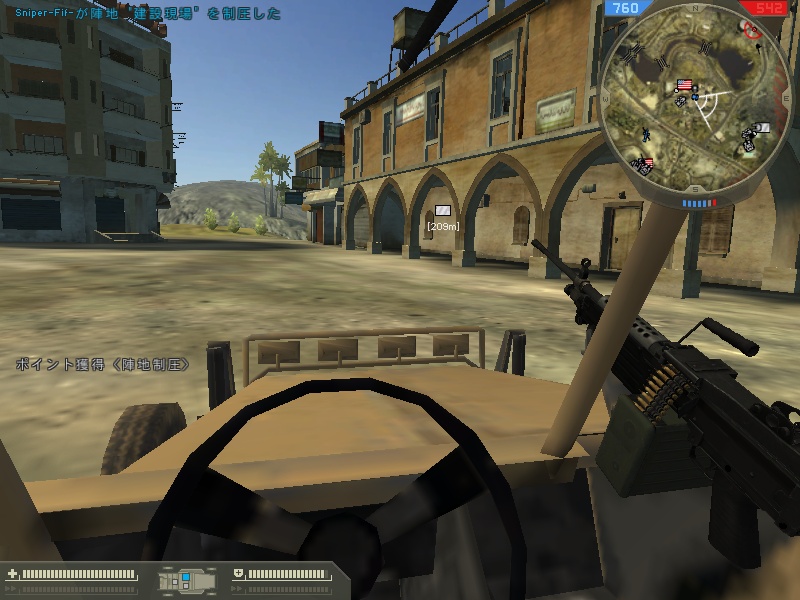The height and width of the screenshot is (600, 800).
Task: Click the US flag at the minimap's bottom-left
Action: click(x=646, y=162)
